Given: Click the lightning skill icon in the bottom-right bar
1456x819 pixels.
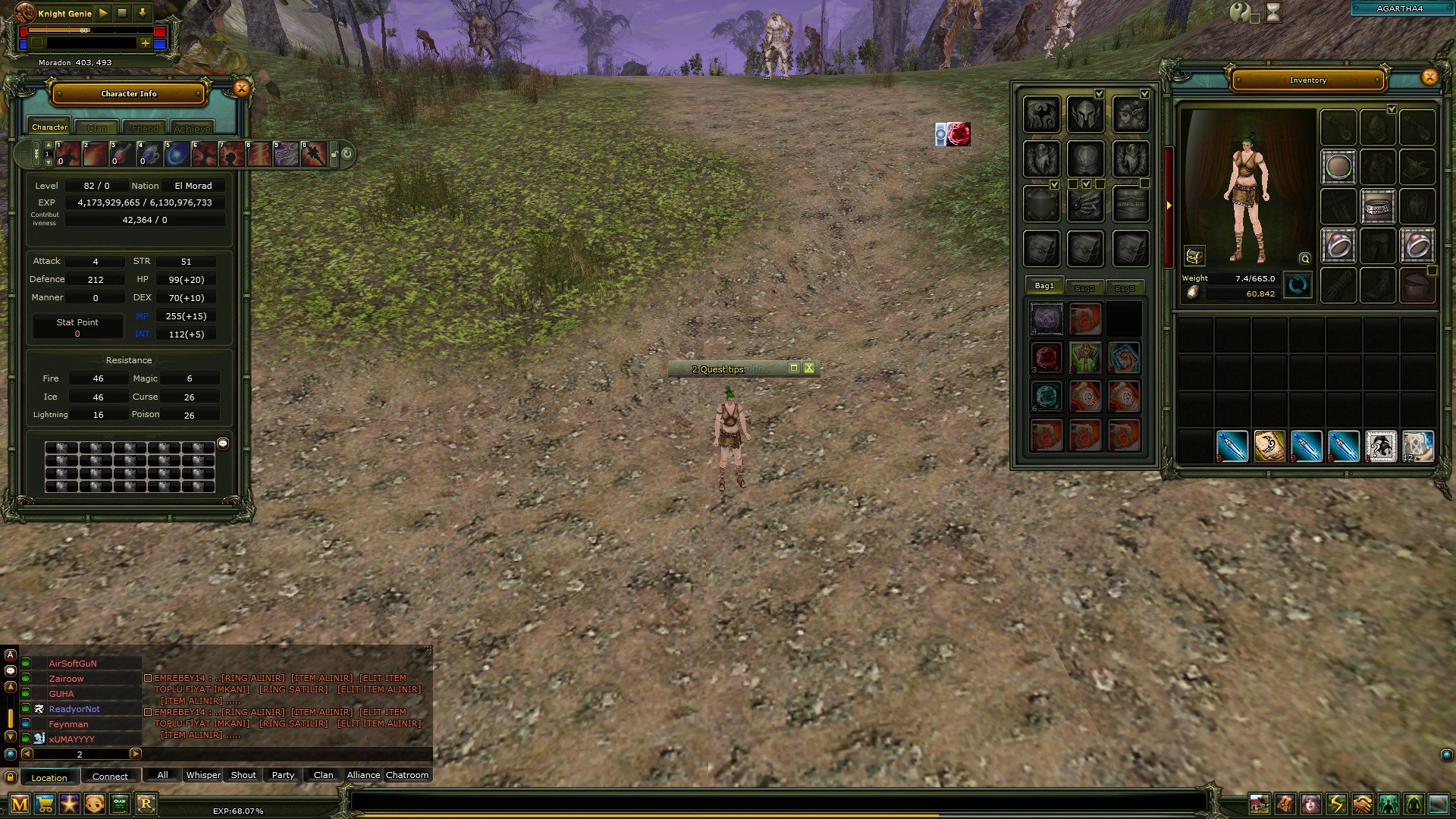Looking at the screenshot, I should pos(1335,805).
